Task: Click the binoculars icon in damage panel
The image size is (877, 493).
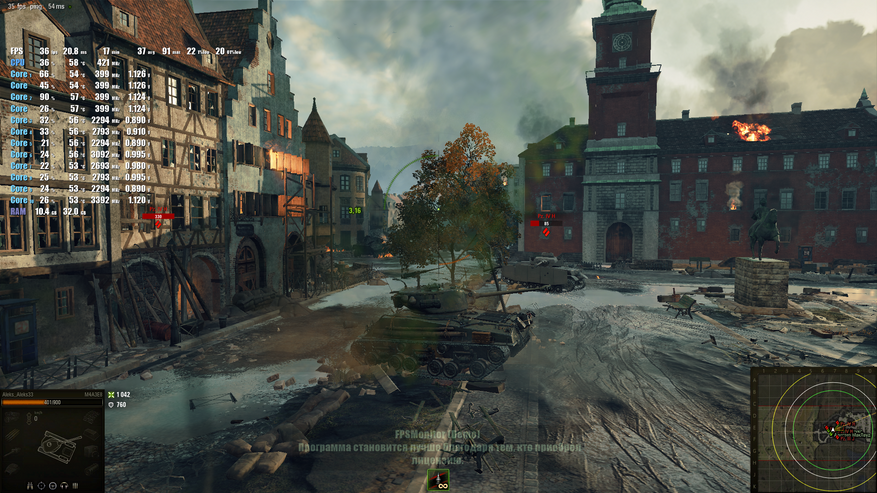Action: [30, 486]
